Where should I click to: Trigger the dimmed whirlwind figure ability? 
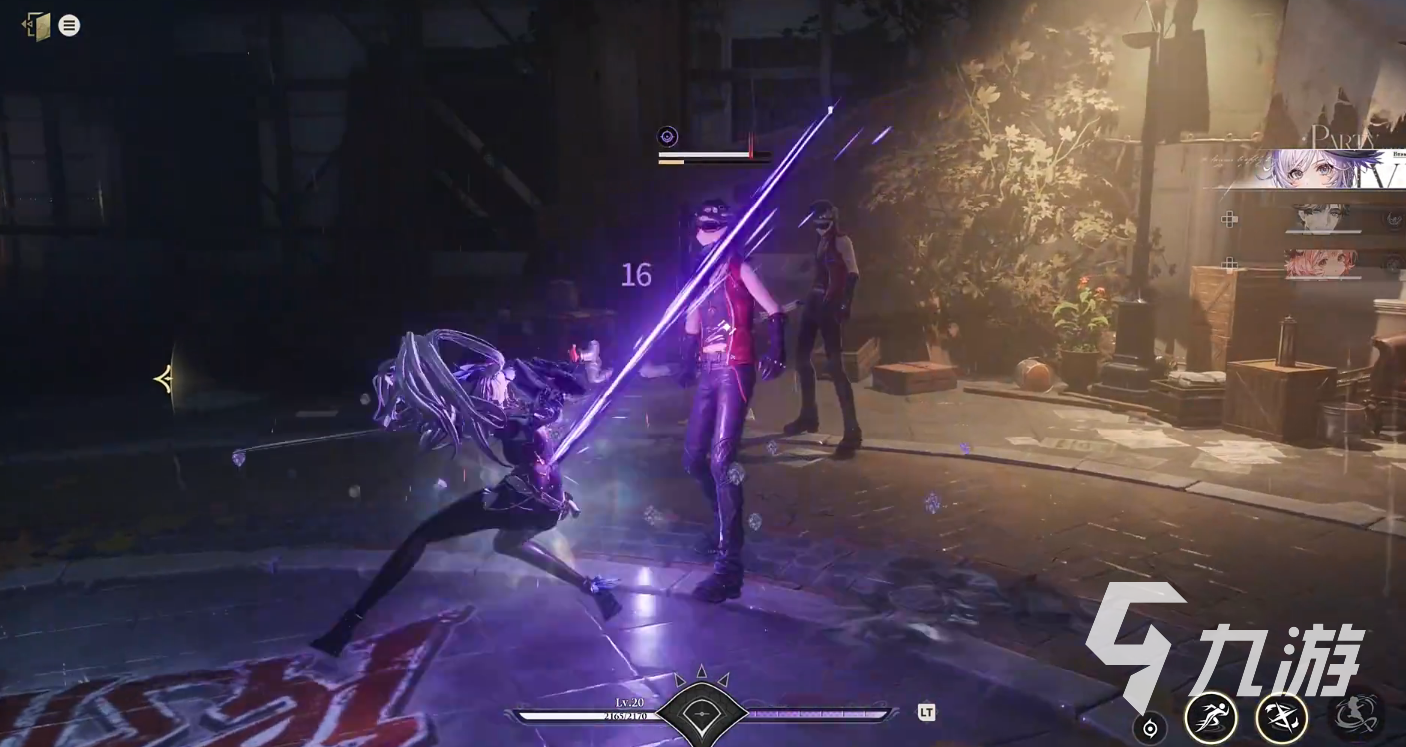[1355, 714]
